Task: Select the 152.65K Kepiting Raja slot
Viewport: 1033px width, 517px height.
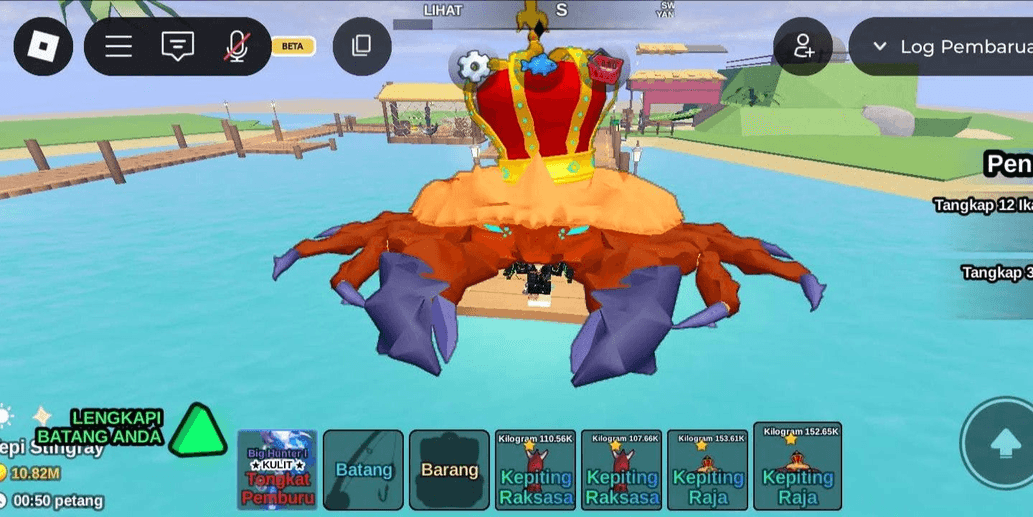Action: coord(797,467)
